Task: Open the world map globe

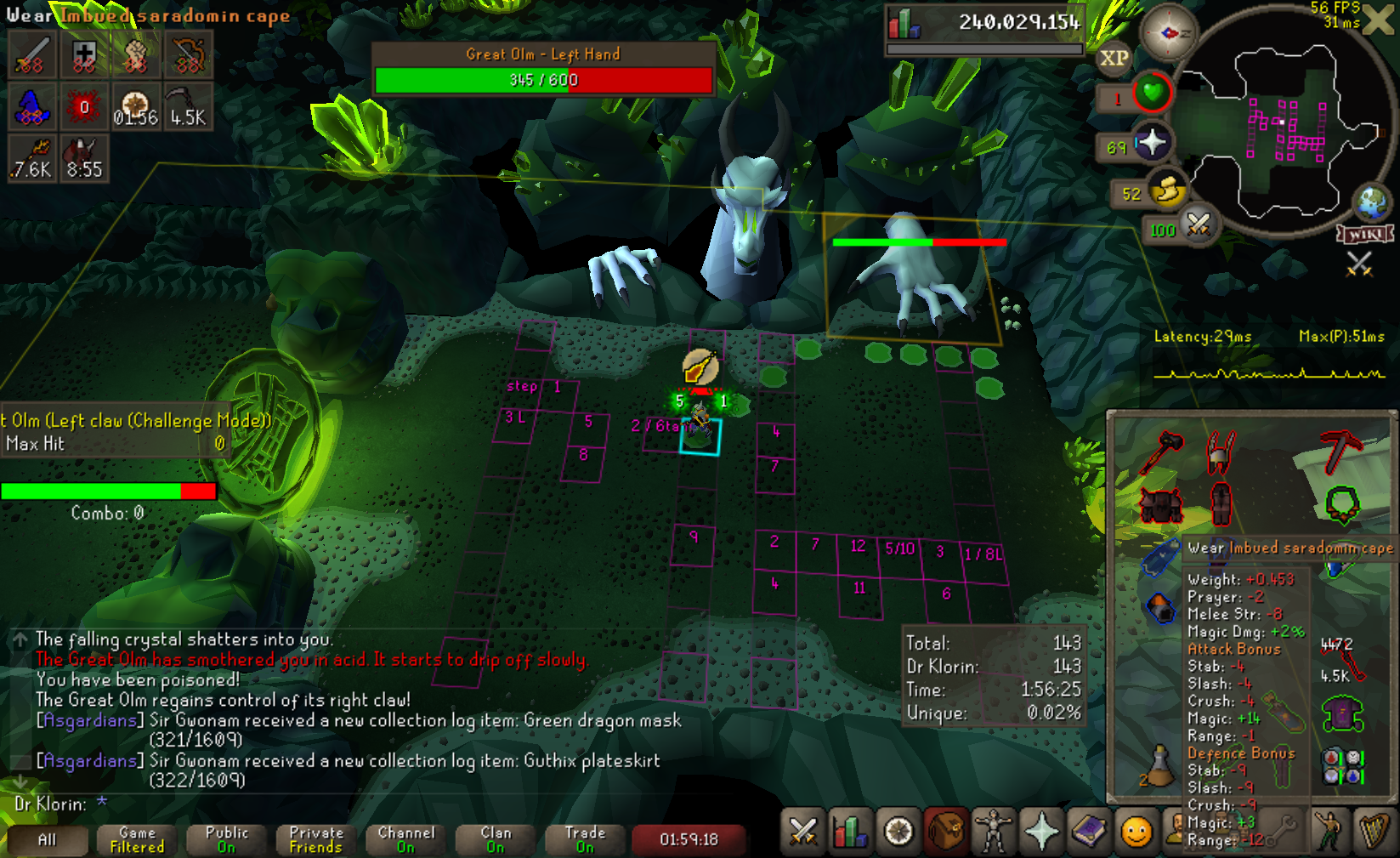Action: pyautogui.click(x=1371, y=202)
